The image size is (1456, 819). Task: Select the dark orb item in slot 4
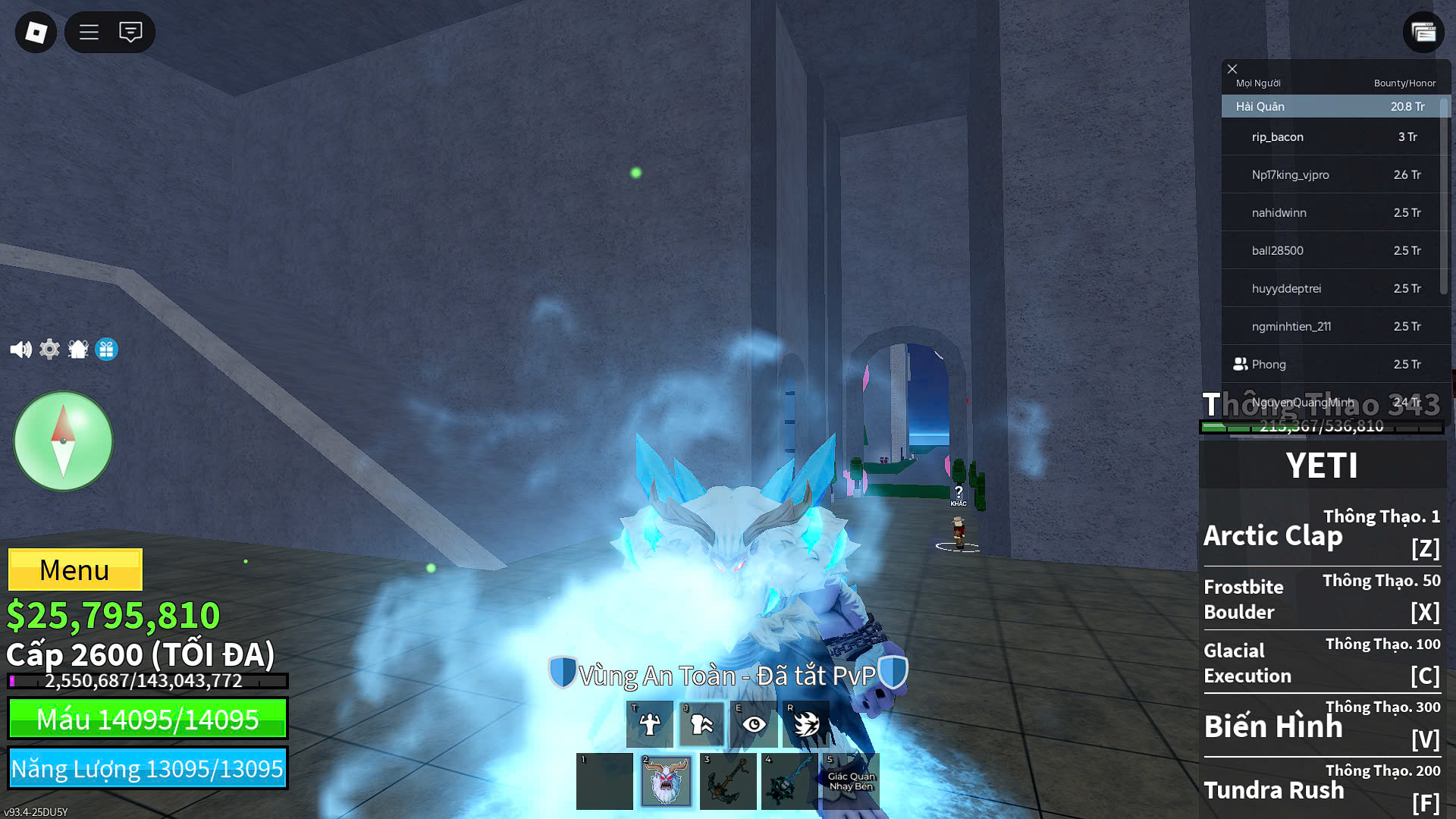click(x=789, y=781)
